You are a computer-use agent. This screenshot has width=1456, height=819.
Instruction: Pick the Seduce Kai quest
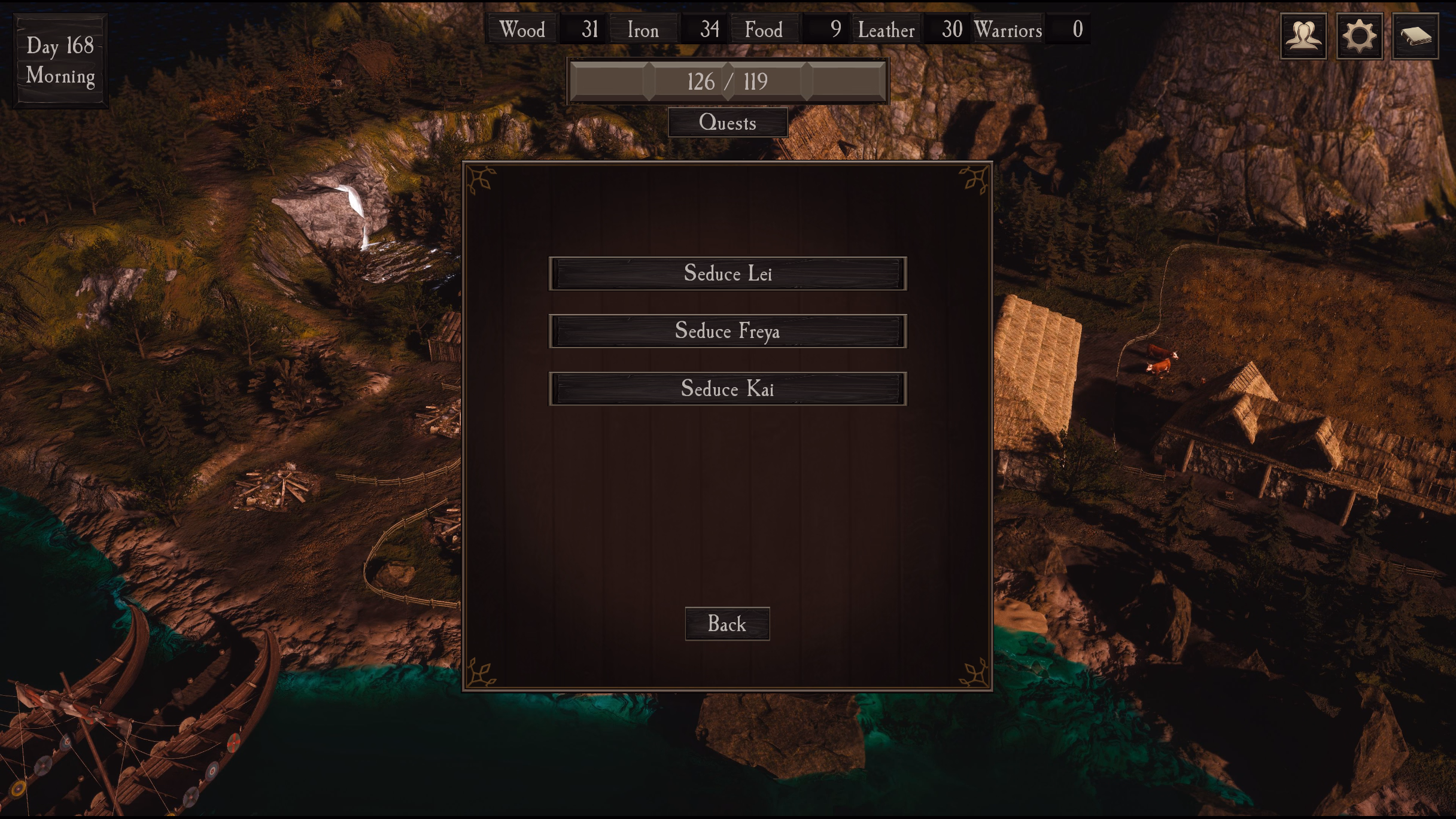click(728, 389)
